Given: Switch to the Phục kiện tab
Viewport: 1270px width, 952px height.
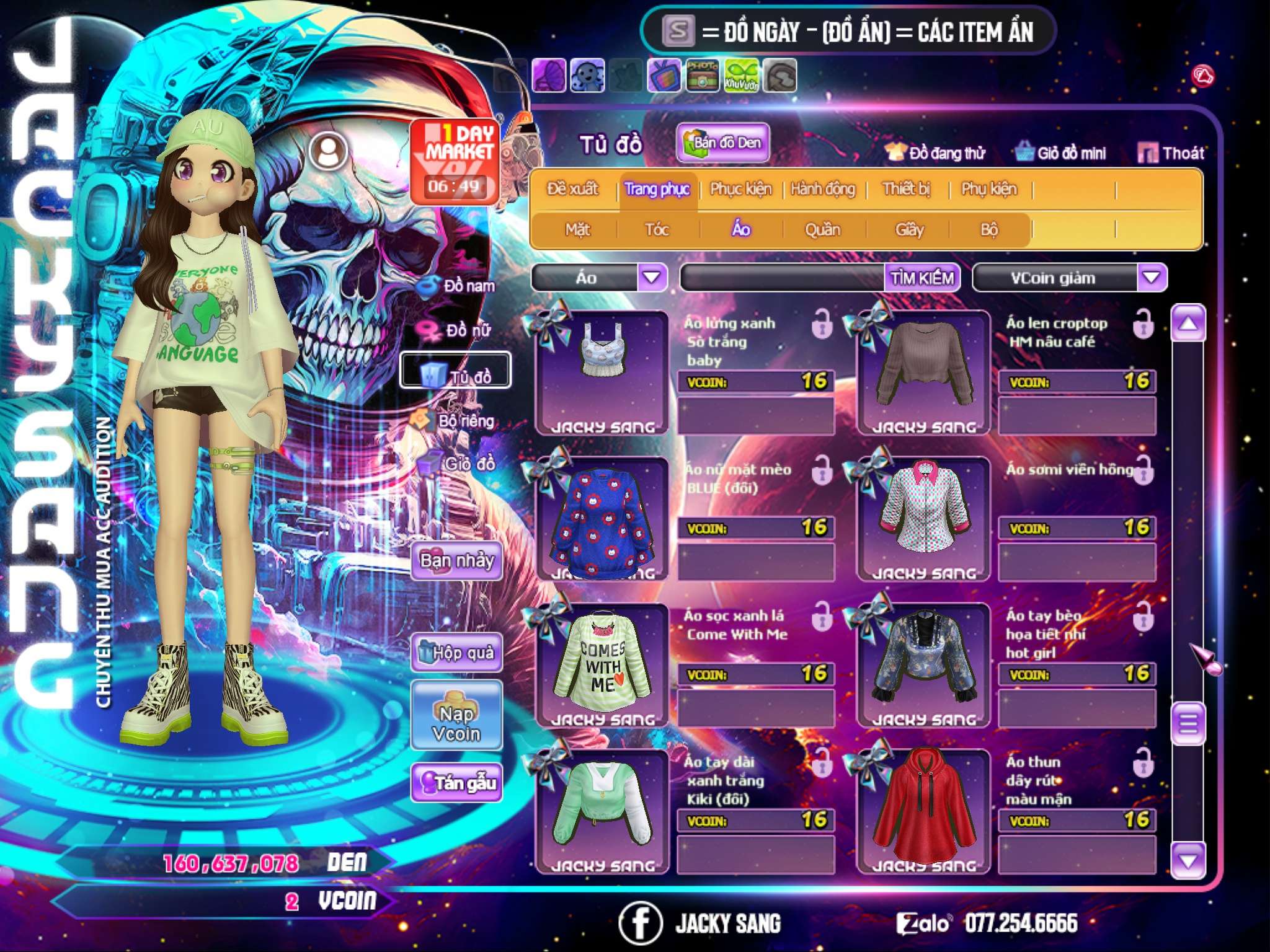Looking at the screenshot, I should pos(740,189).
